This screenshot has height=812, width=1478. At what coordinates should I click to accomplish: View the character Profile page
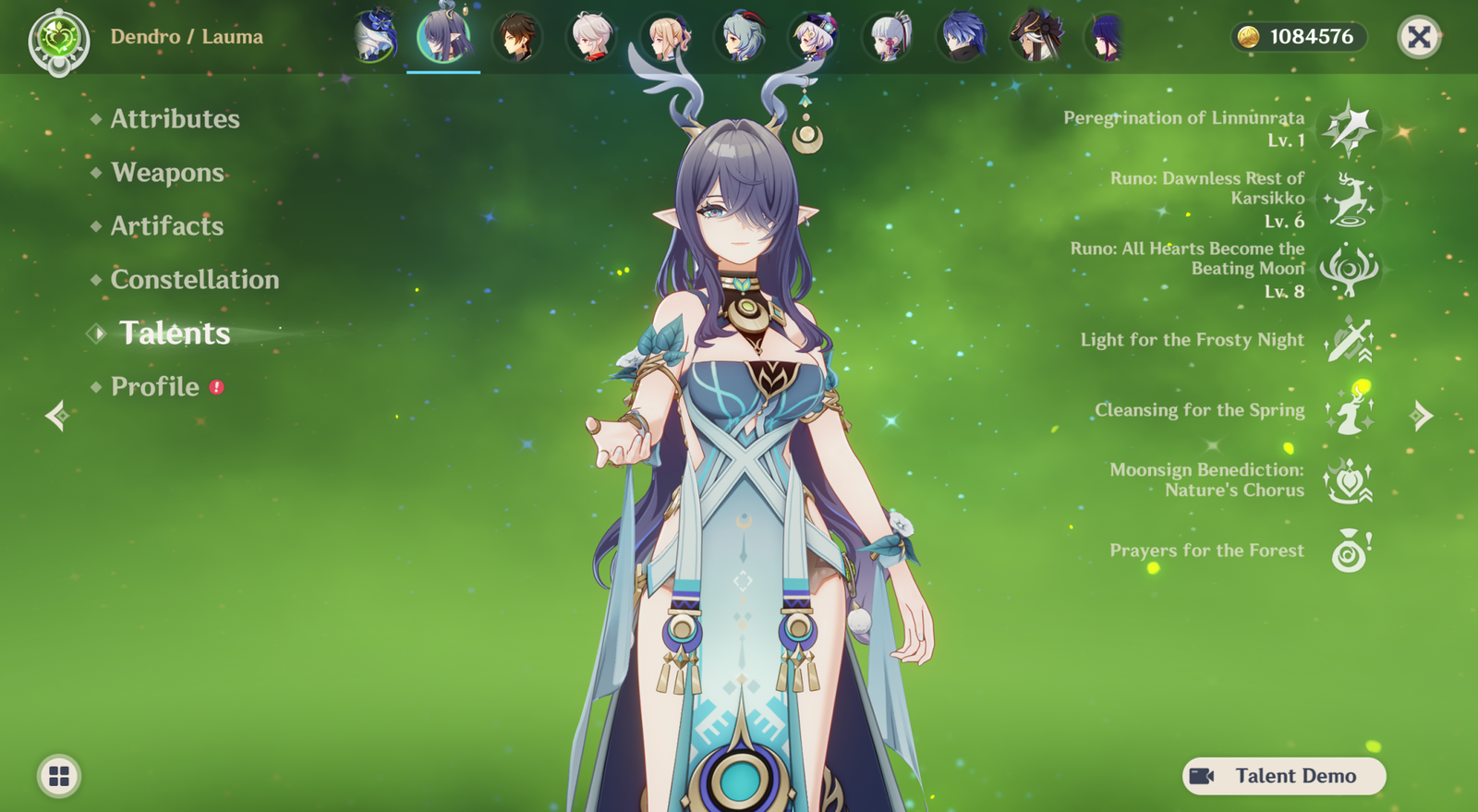pyautogui.click(x=155, y=387)
